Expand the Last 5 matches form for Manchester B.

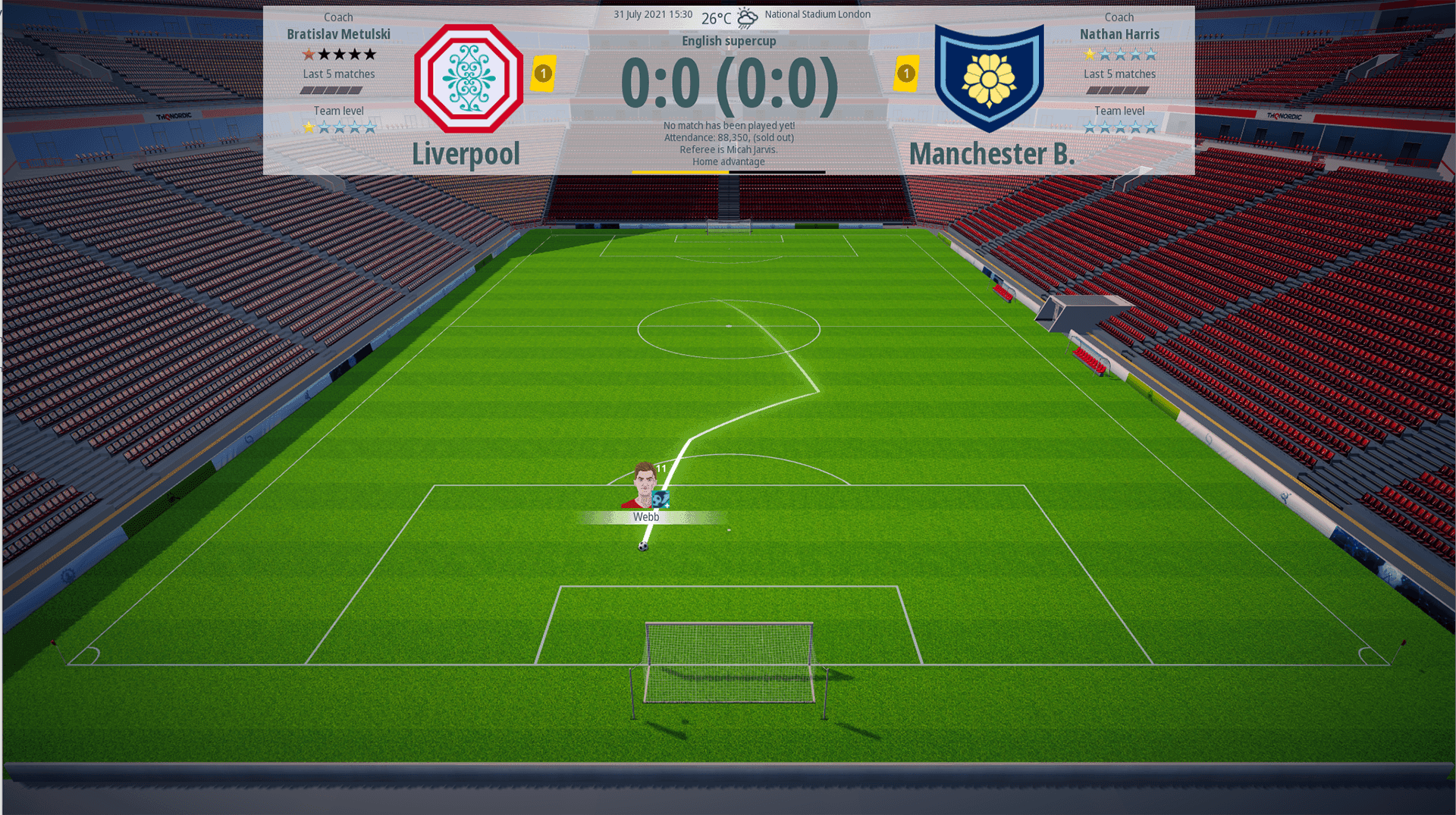click(1119, 89)
